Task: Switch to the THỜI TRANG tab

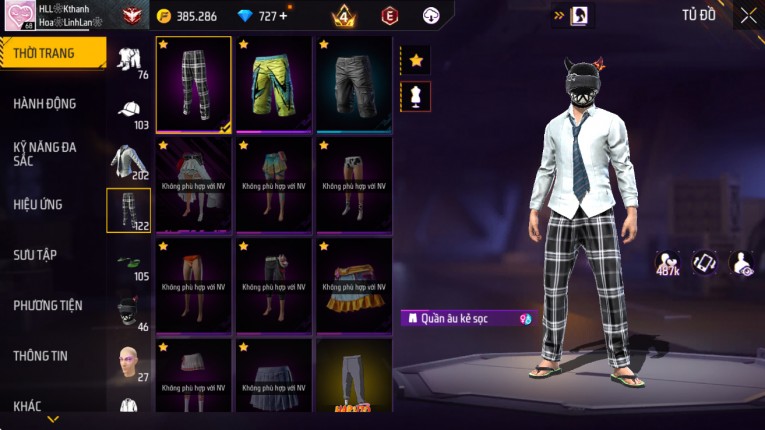Action: pos(50,53)
